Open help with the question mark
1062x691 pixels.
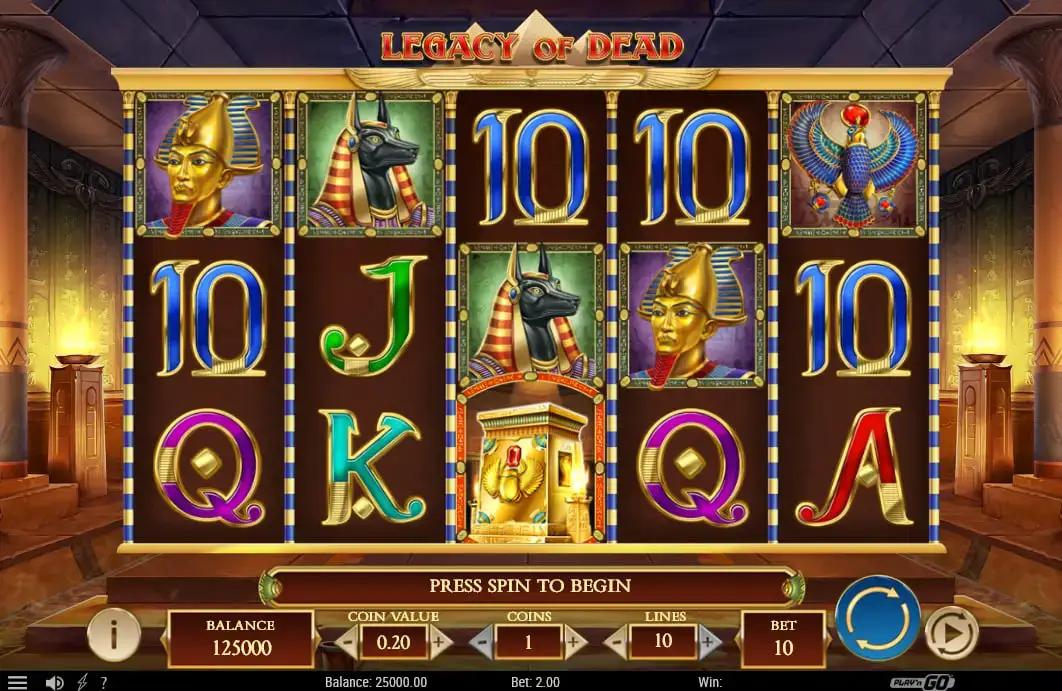tap(104, 682)
